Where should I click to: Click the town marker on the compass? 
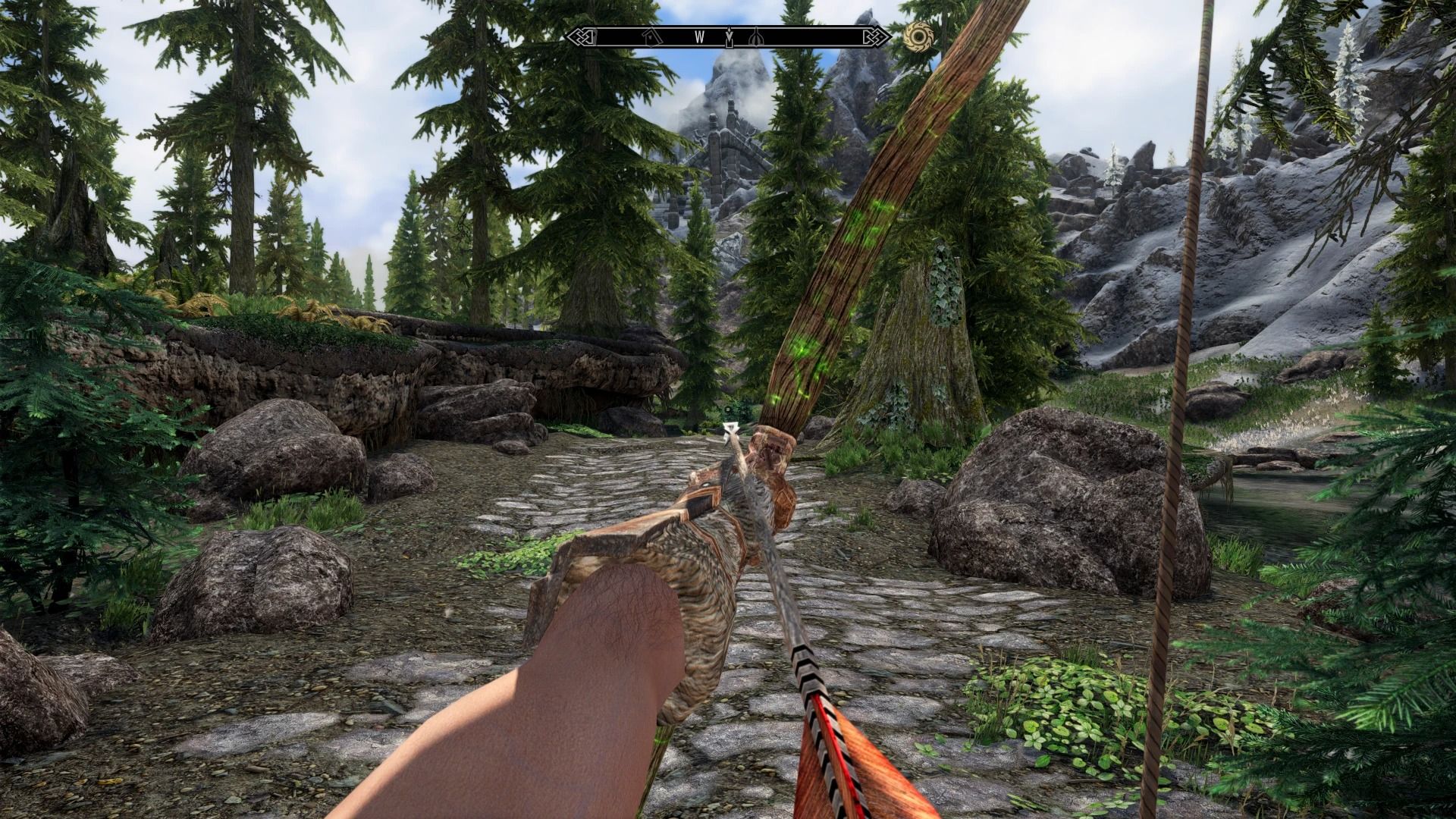click(650, 36)
